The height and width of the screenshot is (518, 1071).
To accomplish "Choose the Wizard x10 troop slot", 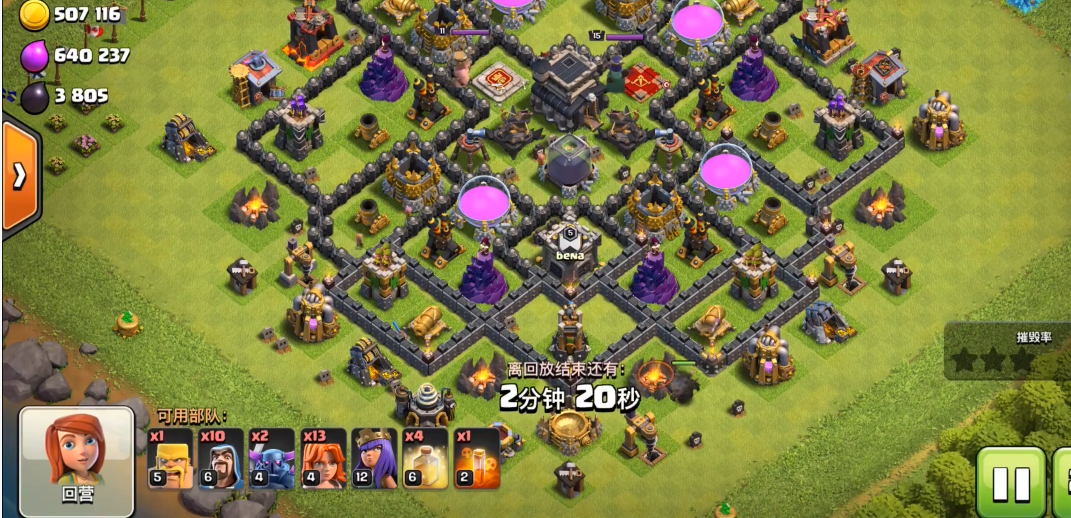I will (x=221, y=458).
